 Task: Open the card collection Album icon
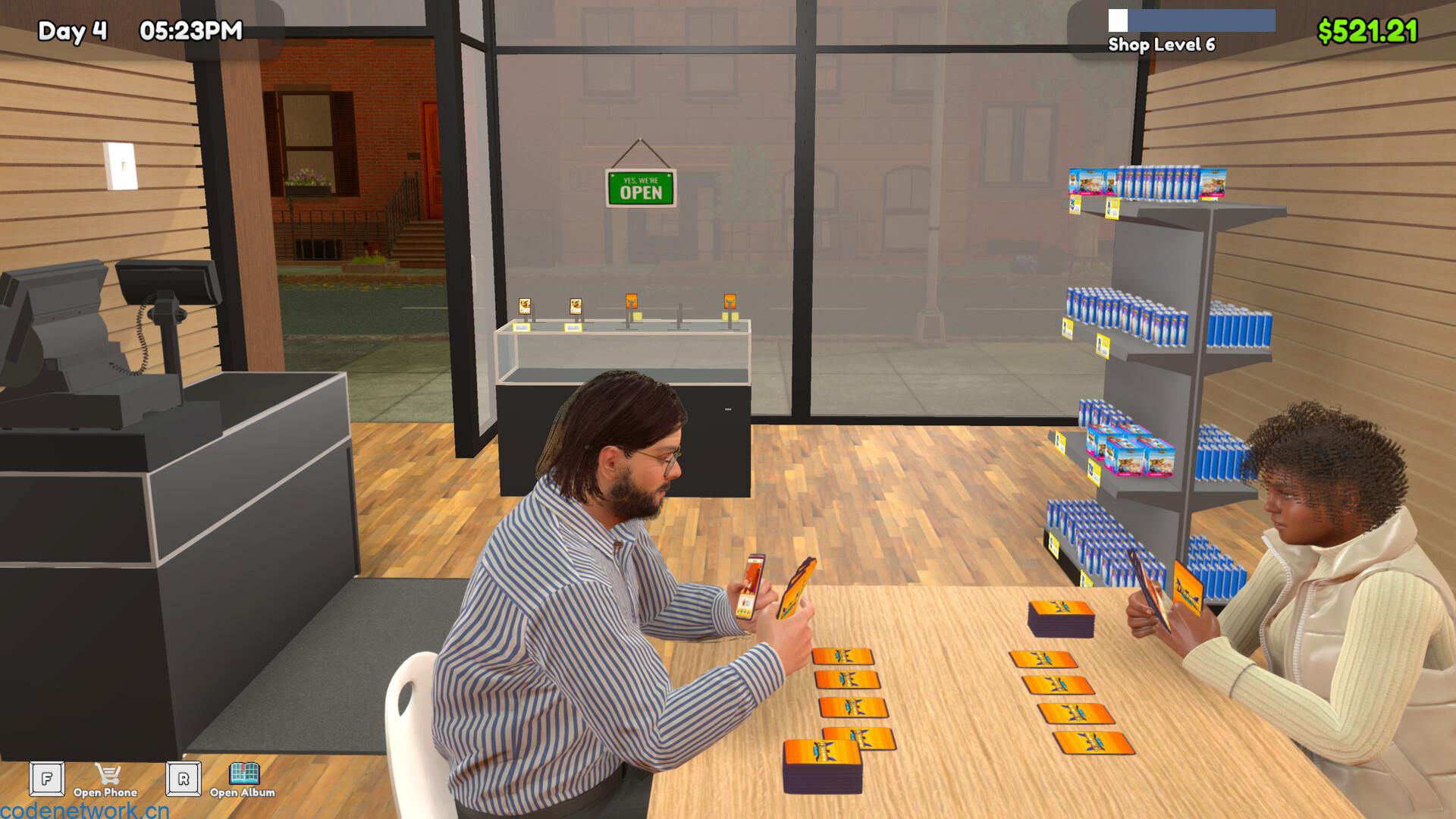click(x=244, y=775)
